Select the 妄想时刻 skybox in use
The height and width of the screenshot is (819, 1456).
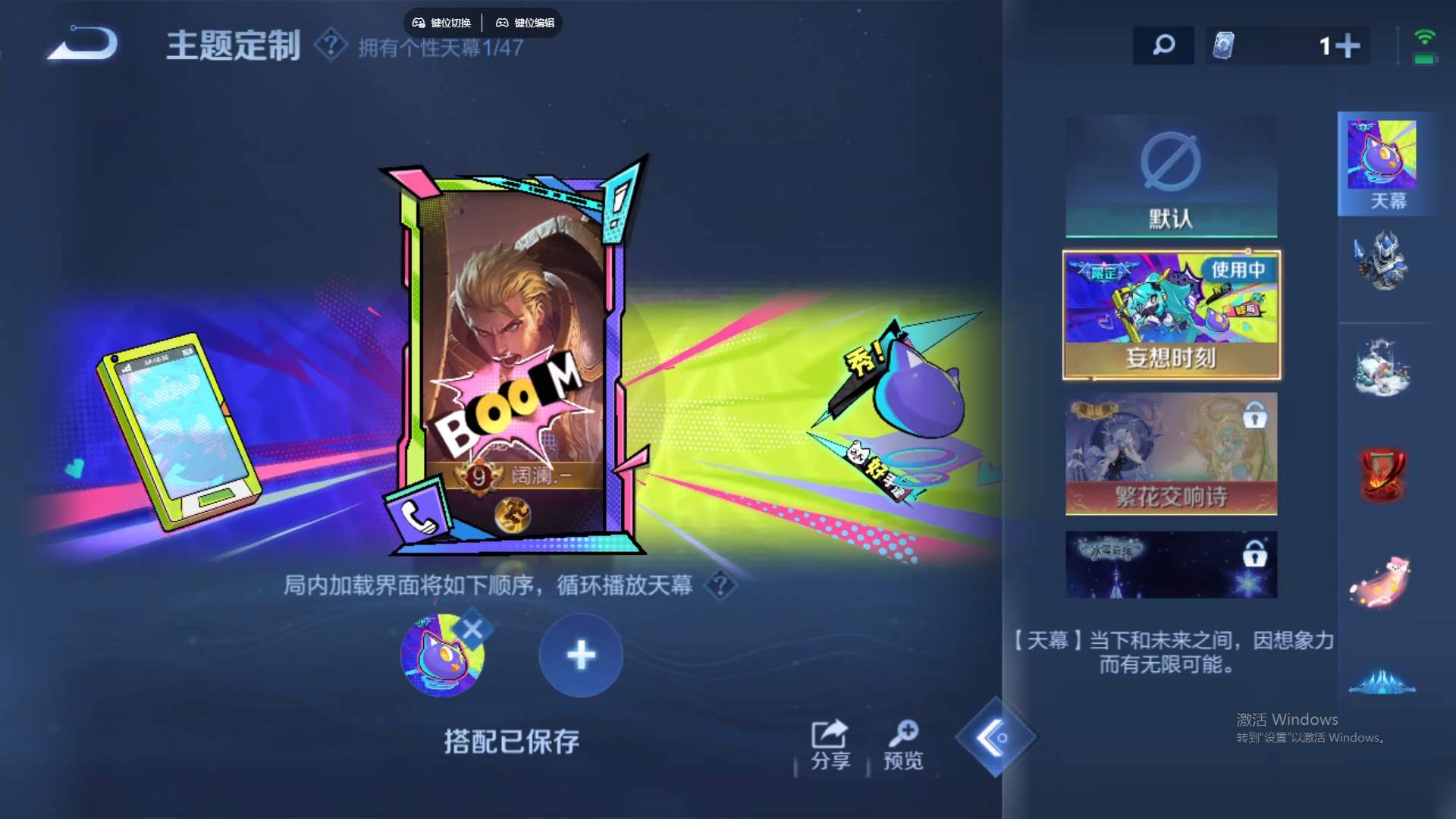(x=1171, y=312)
